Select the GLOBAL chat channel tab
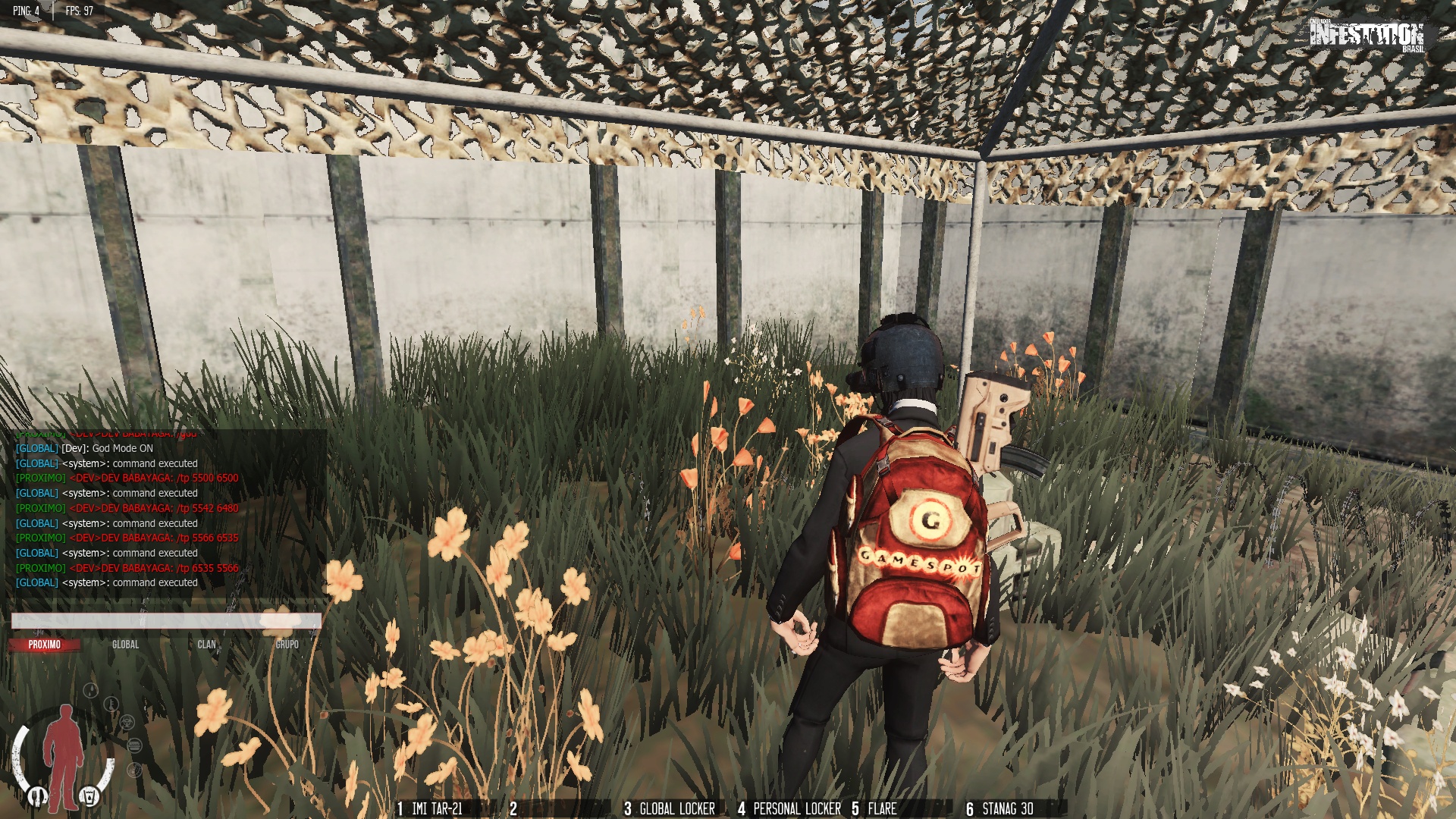This screenshot has height=819, width=1456. [x=126, y=645]
